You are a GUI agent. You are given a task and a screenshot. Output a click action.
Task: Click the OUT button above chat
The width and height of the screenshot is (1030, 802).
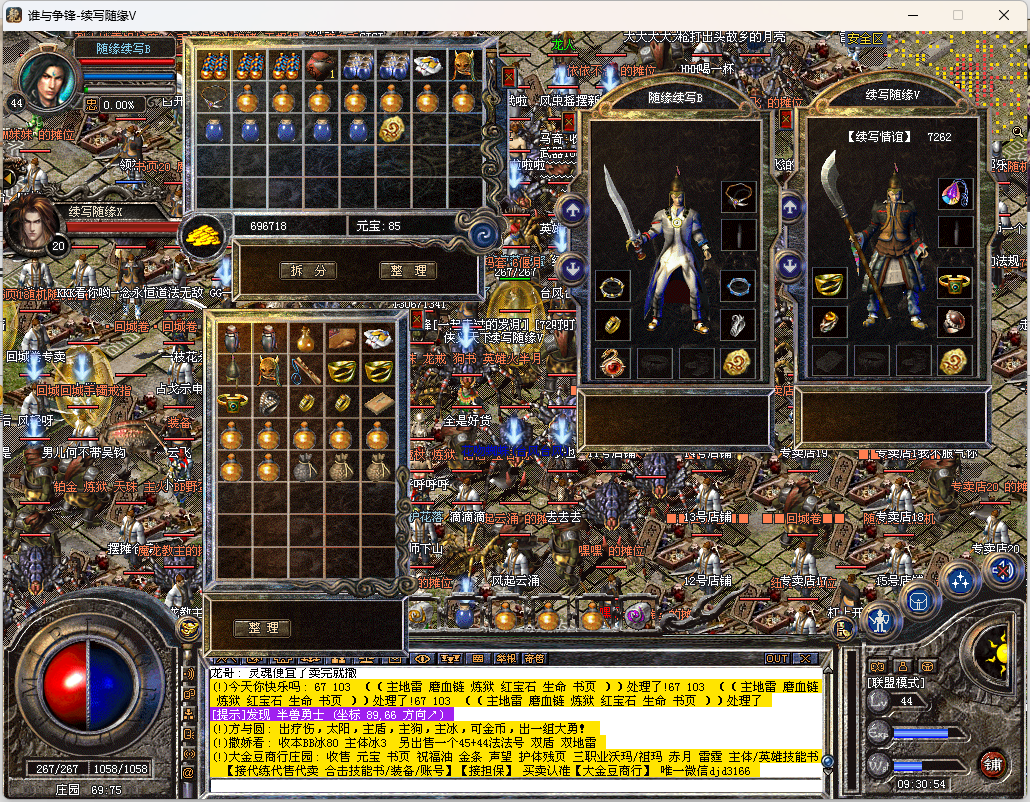777,659
